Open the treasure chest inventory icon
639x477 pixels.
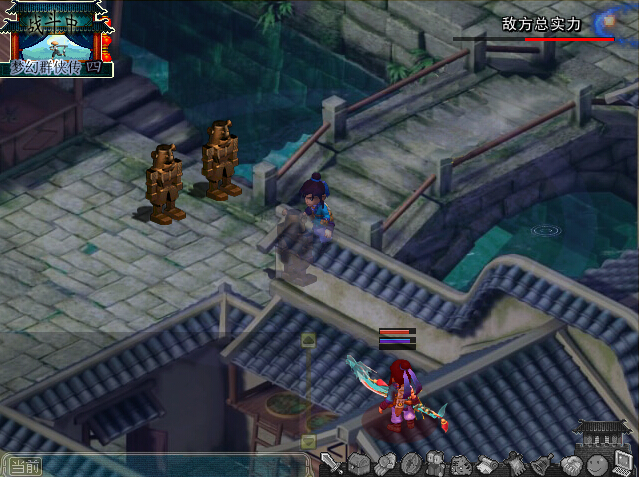coord(358,464)
